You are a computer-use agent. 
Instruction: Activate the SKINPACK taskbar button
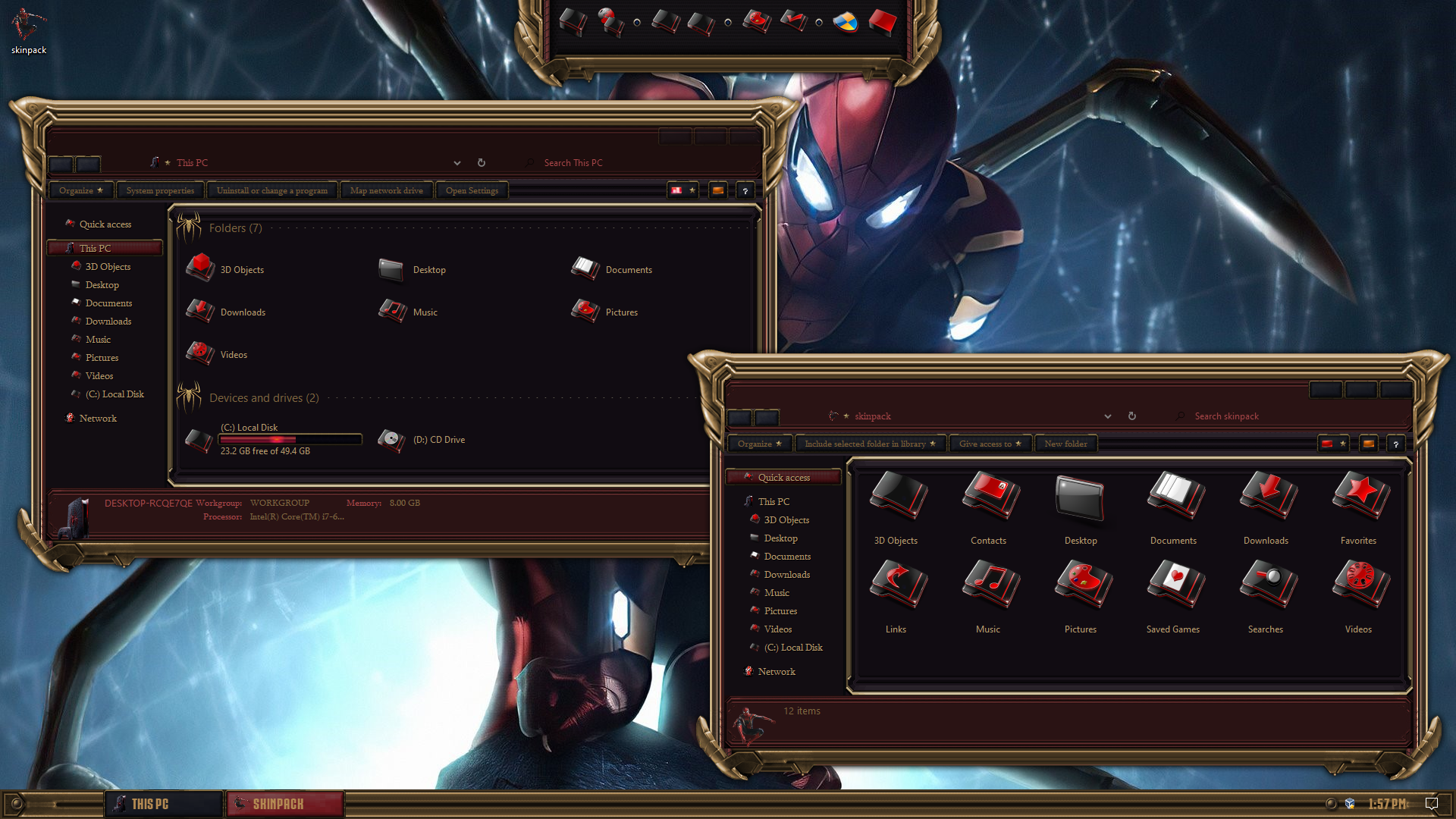click(x=285, y=804)
